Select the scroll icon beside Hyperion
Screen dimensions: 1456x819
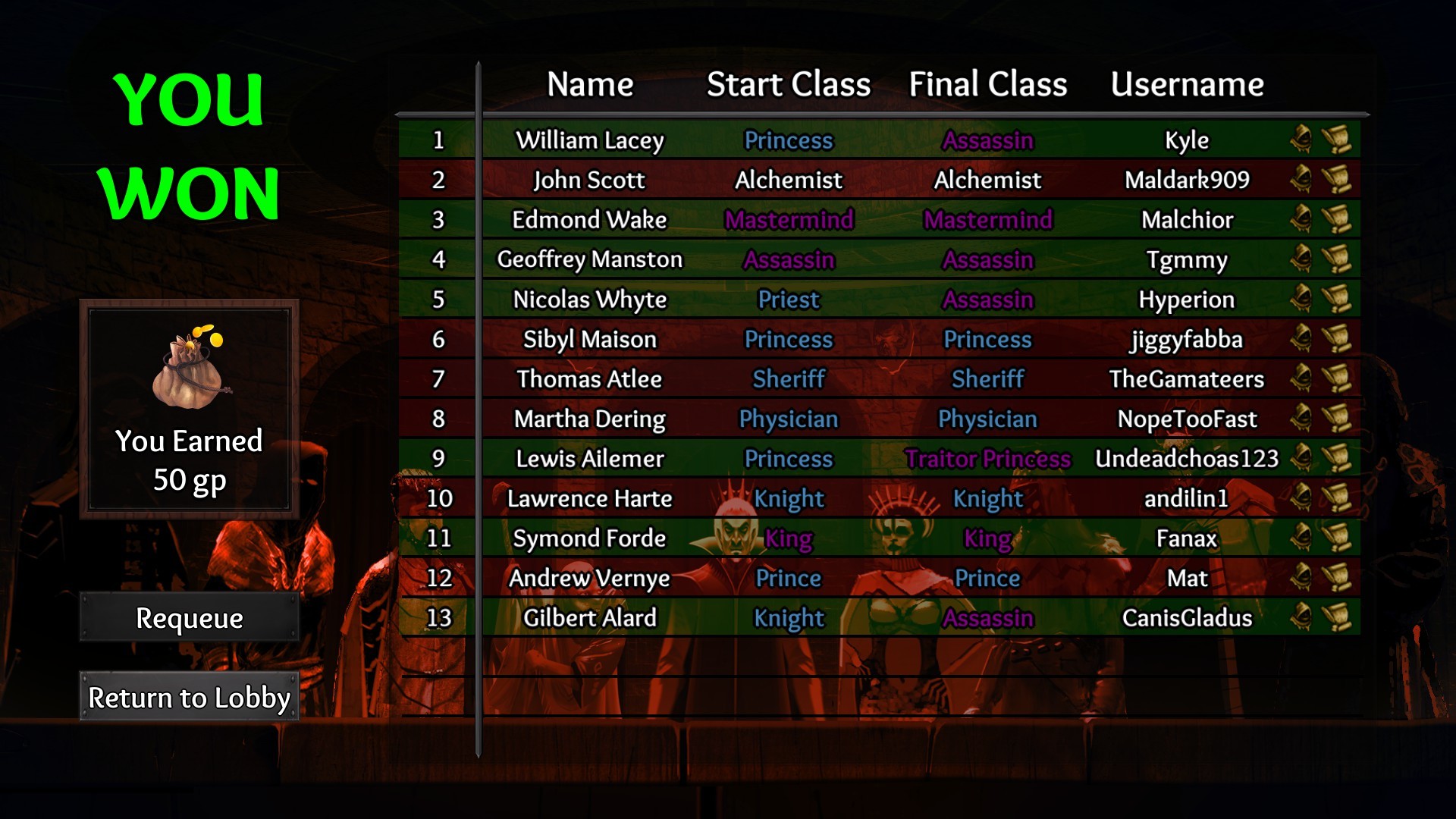(1336, 299)
